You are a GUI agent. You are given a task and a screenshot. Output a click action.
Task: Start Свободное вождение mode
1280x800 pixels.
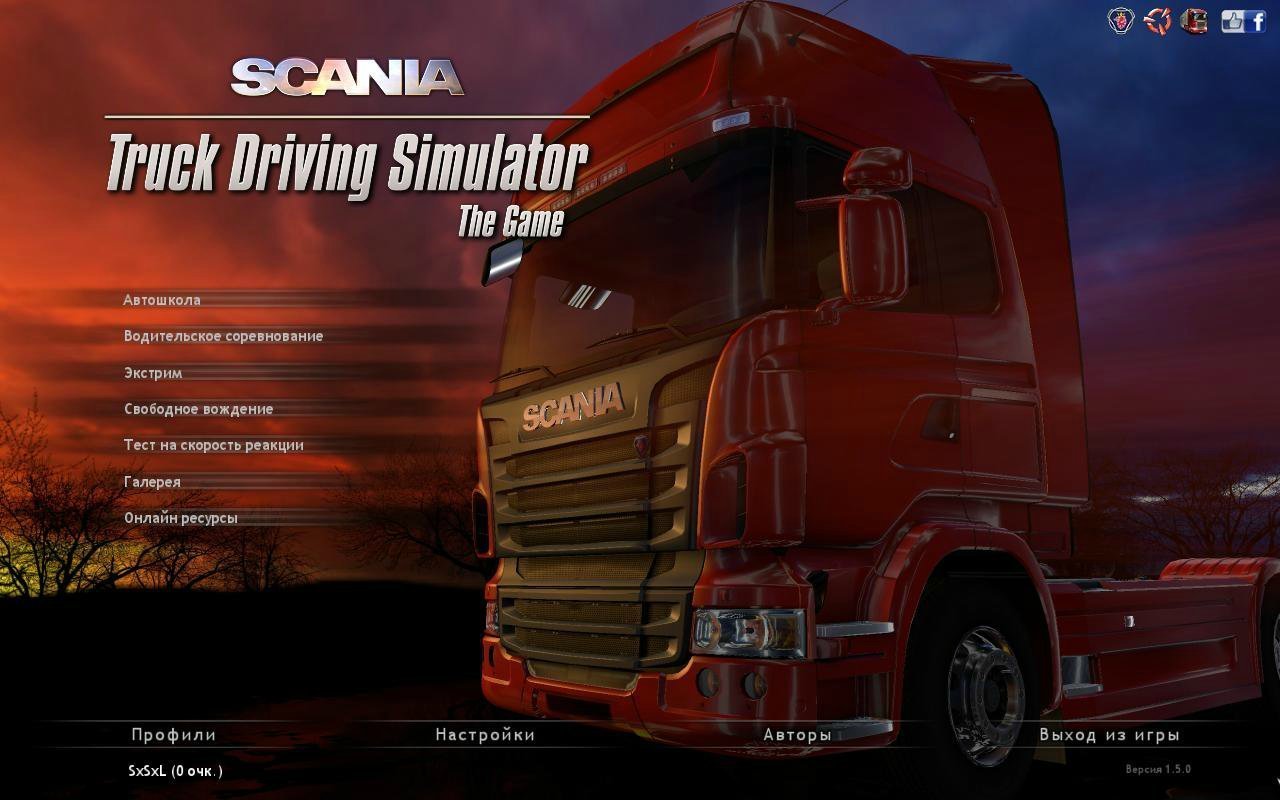point(198,409)
